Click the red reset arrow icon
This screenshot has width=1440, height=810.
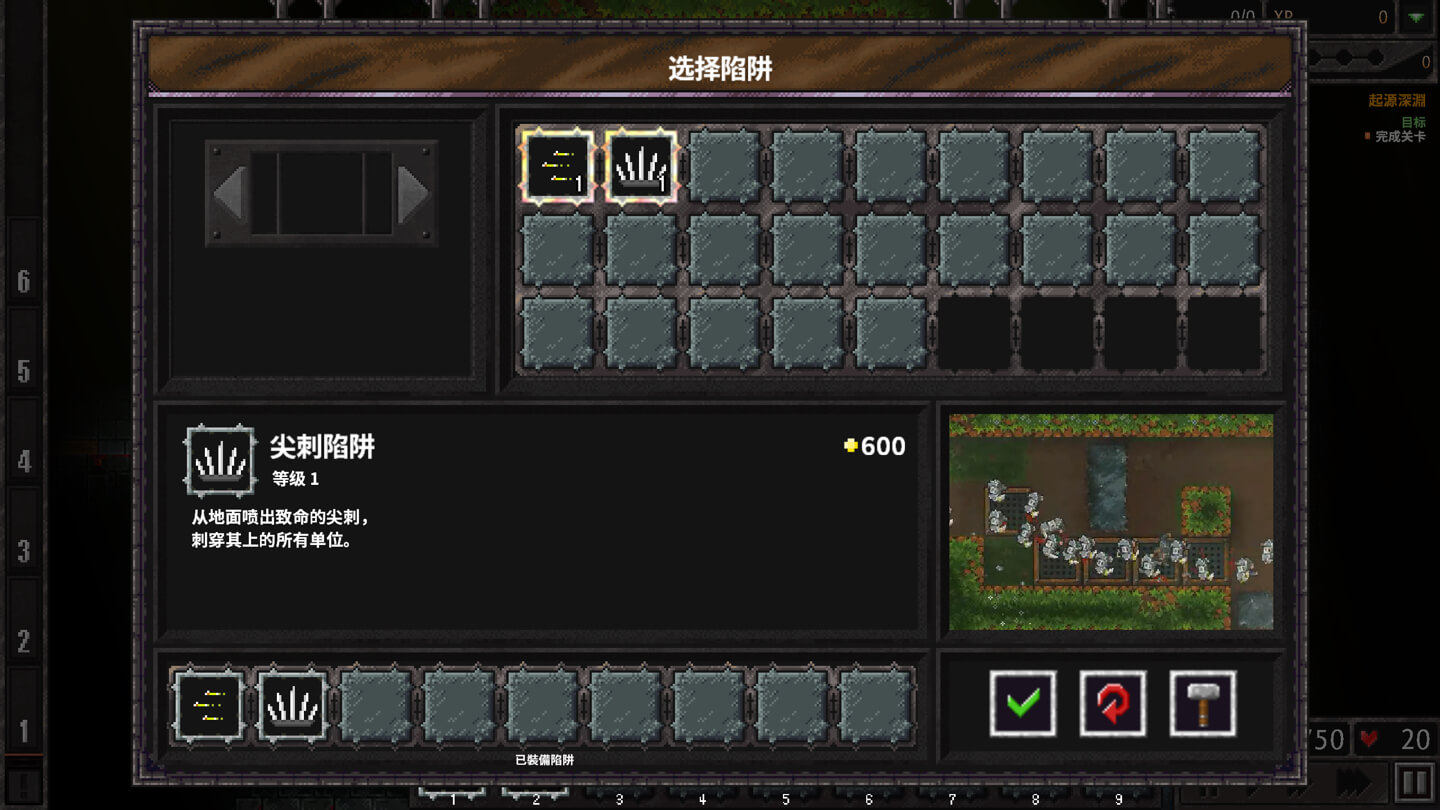pos(1112,702)
